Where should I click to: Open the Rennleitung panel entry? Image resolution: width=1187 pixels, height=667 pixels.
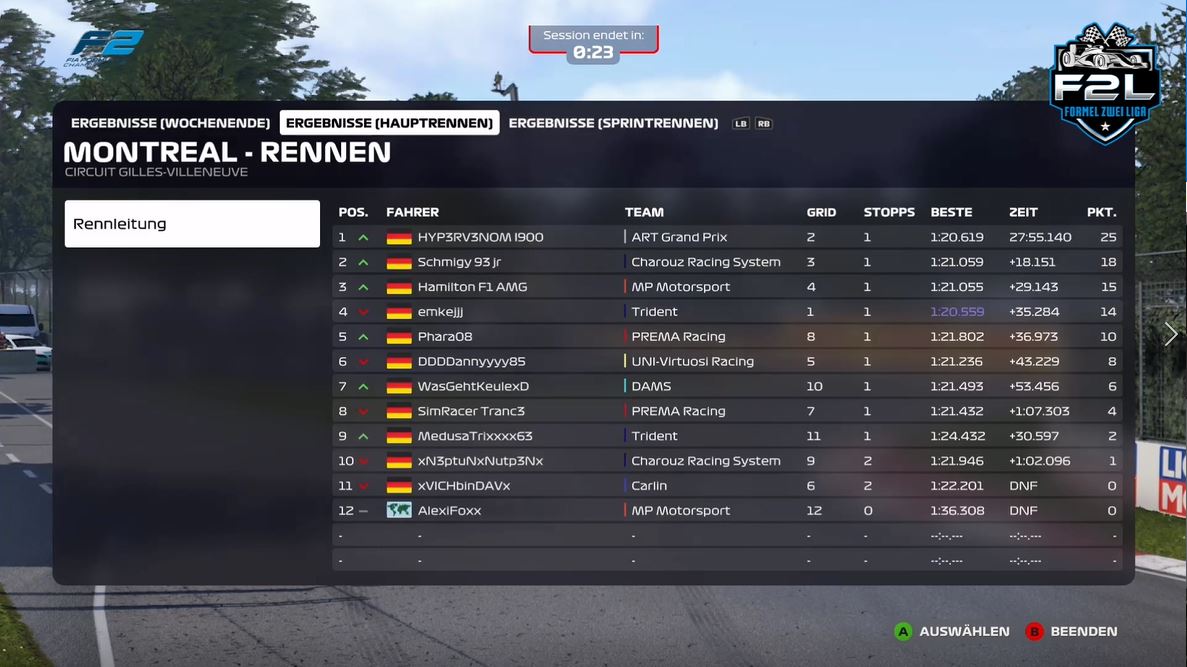(192, 224)
